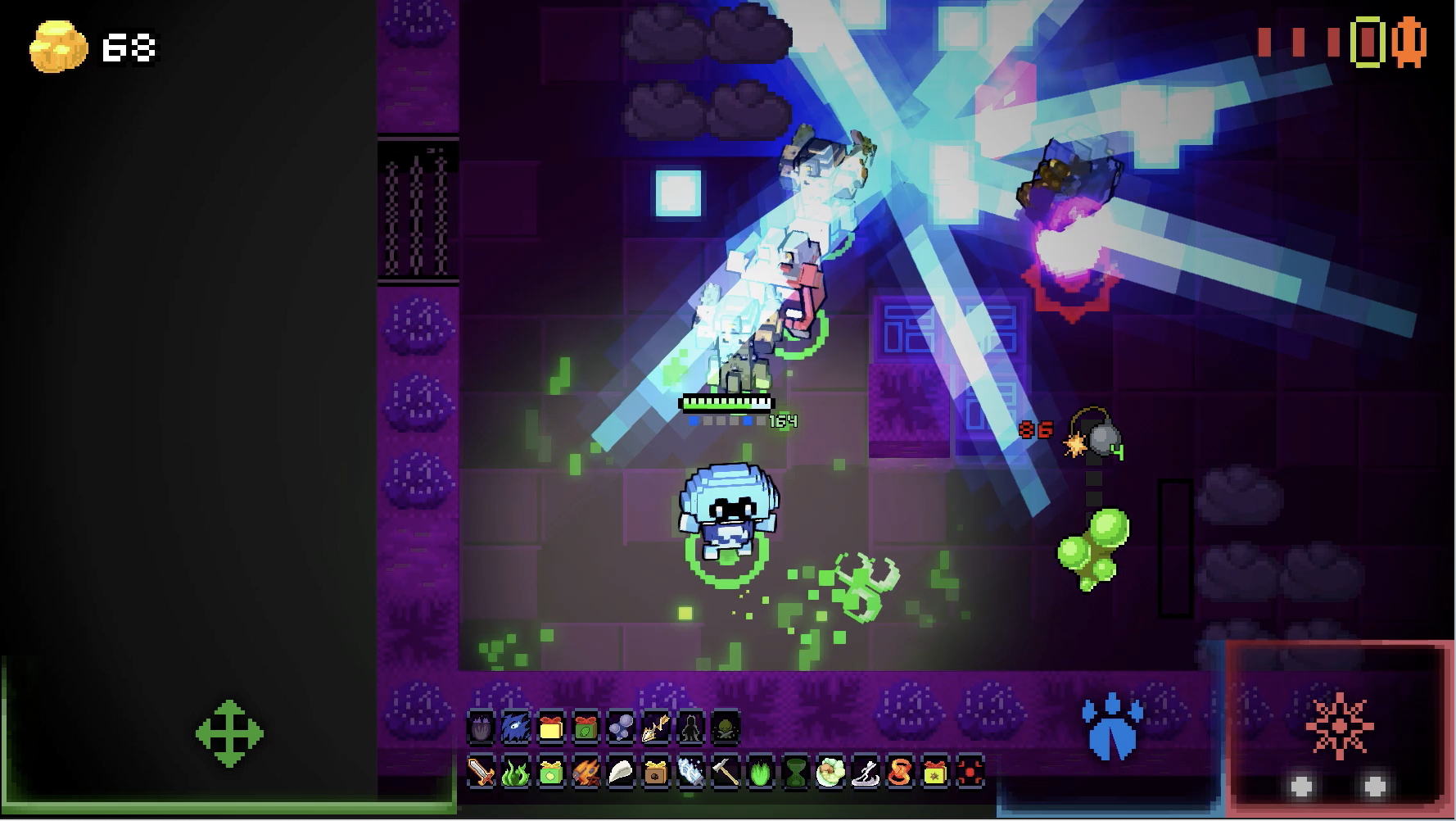Pick the ice crystal blade item
Screen dimensions: 1456x821
pos(690,772)
